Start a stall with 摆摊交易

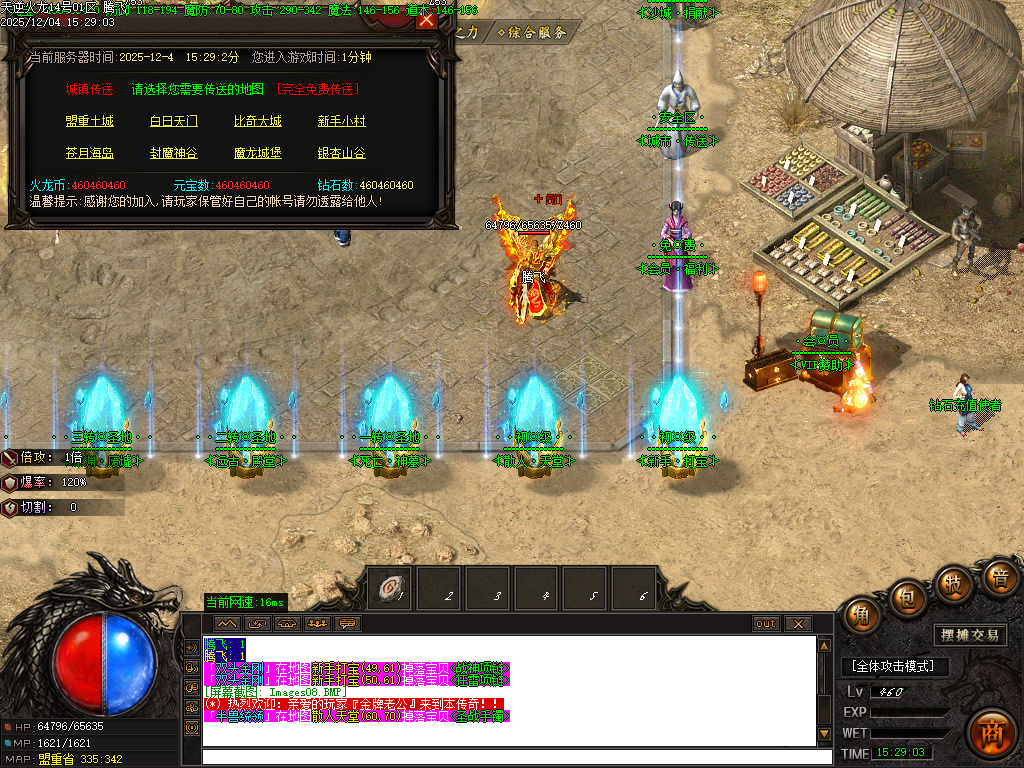971,635
